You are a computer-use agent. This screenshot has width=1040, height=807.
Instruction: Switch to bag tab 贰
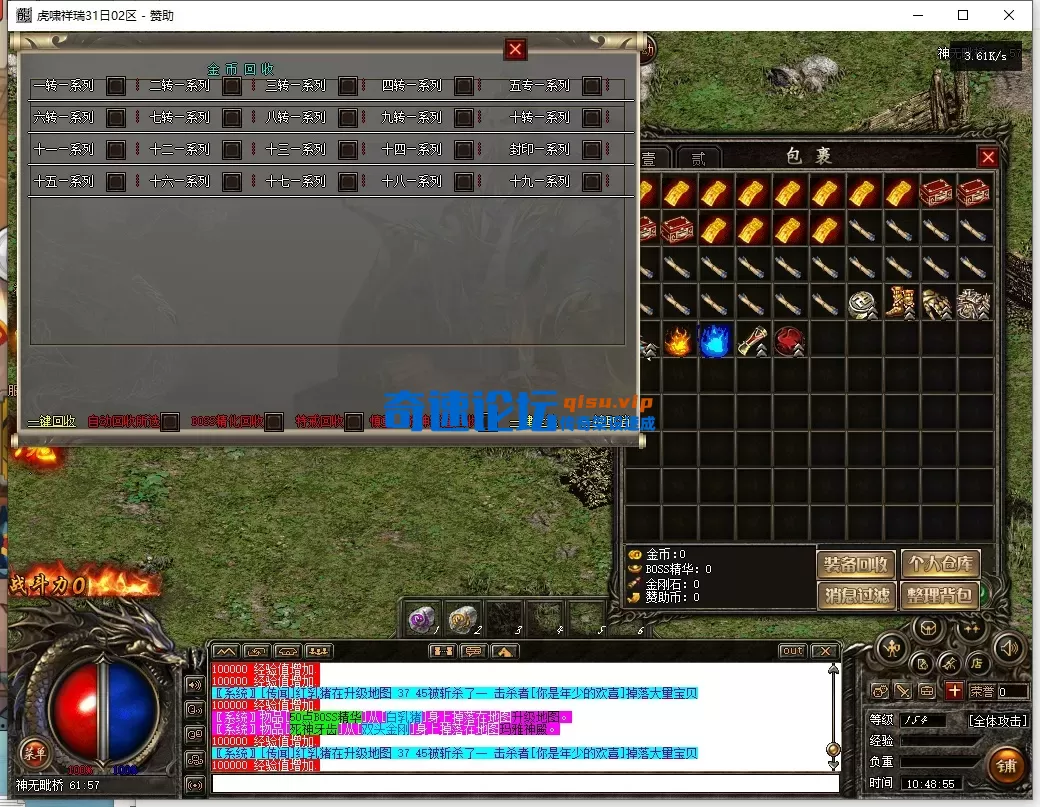699,158
